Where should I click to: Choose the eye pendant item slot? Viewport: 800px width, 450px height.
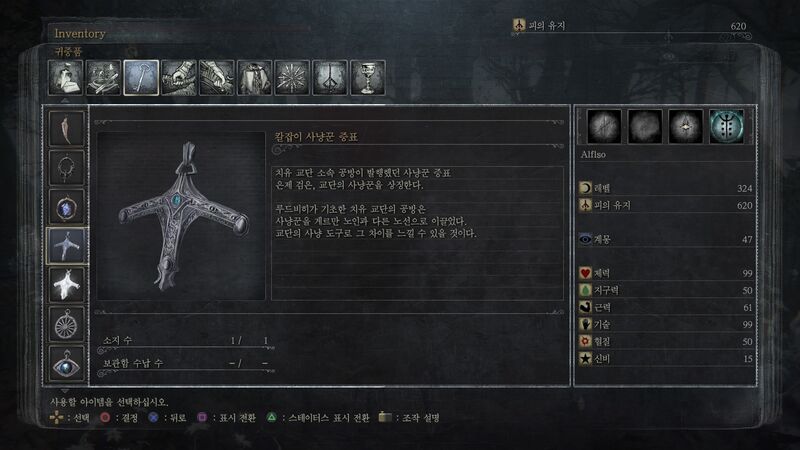tap(68, 362)
